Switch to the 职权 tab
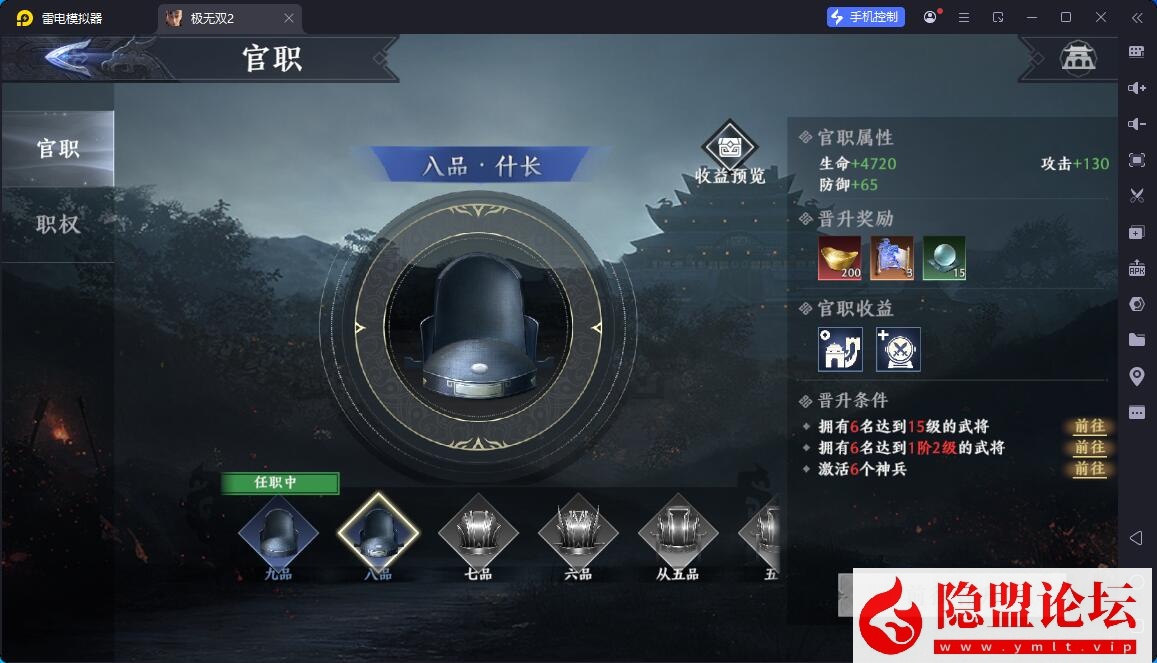This screenshot has width=1157, height=663. pos(57,224)
